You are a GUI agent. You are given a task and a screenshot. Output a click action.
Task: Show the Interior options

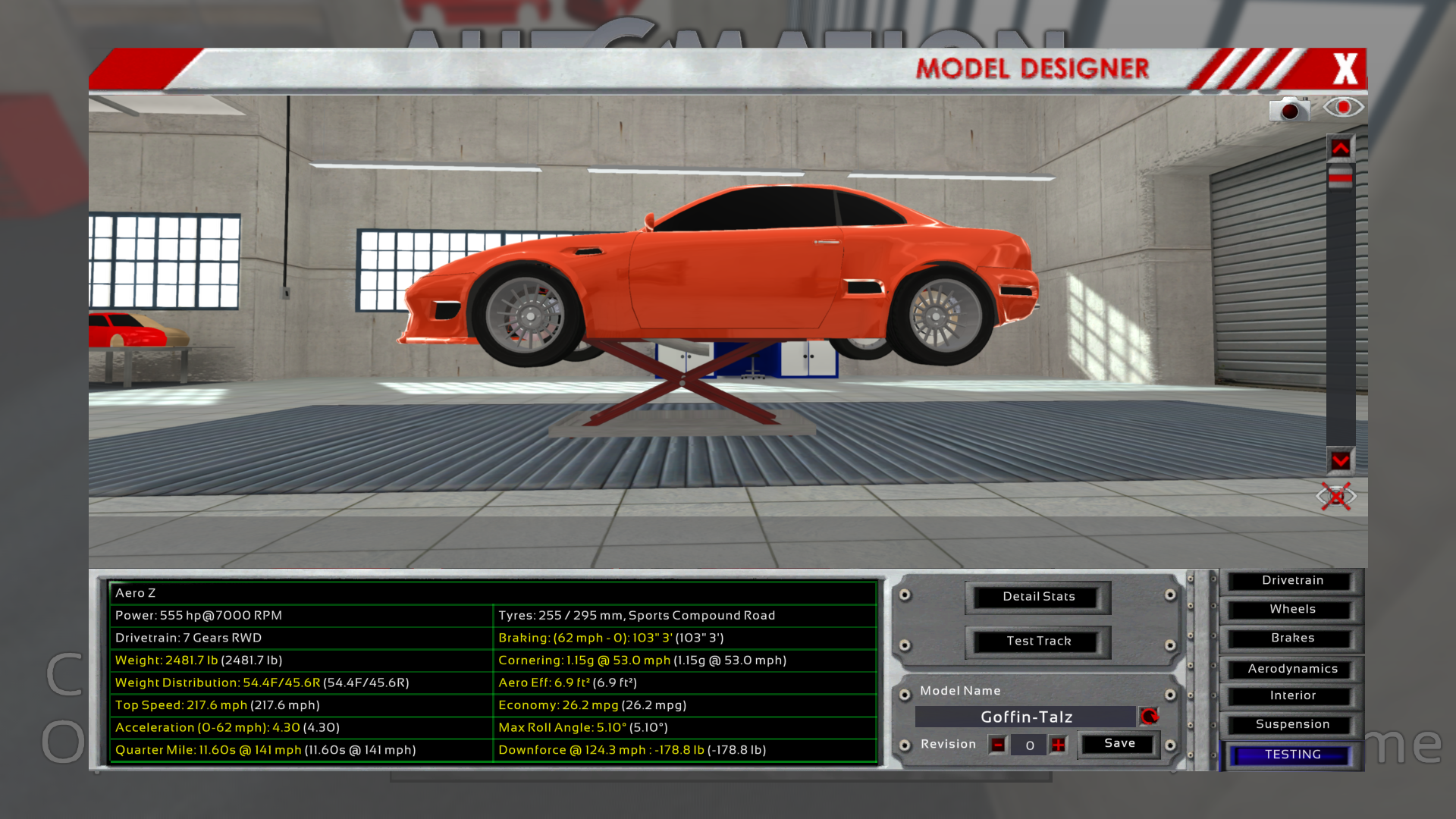1292,696
